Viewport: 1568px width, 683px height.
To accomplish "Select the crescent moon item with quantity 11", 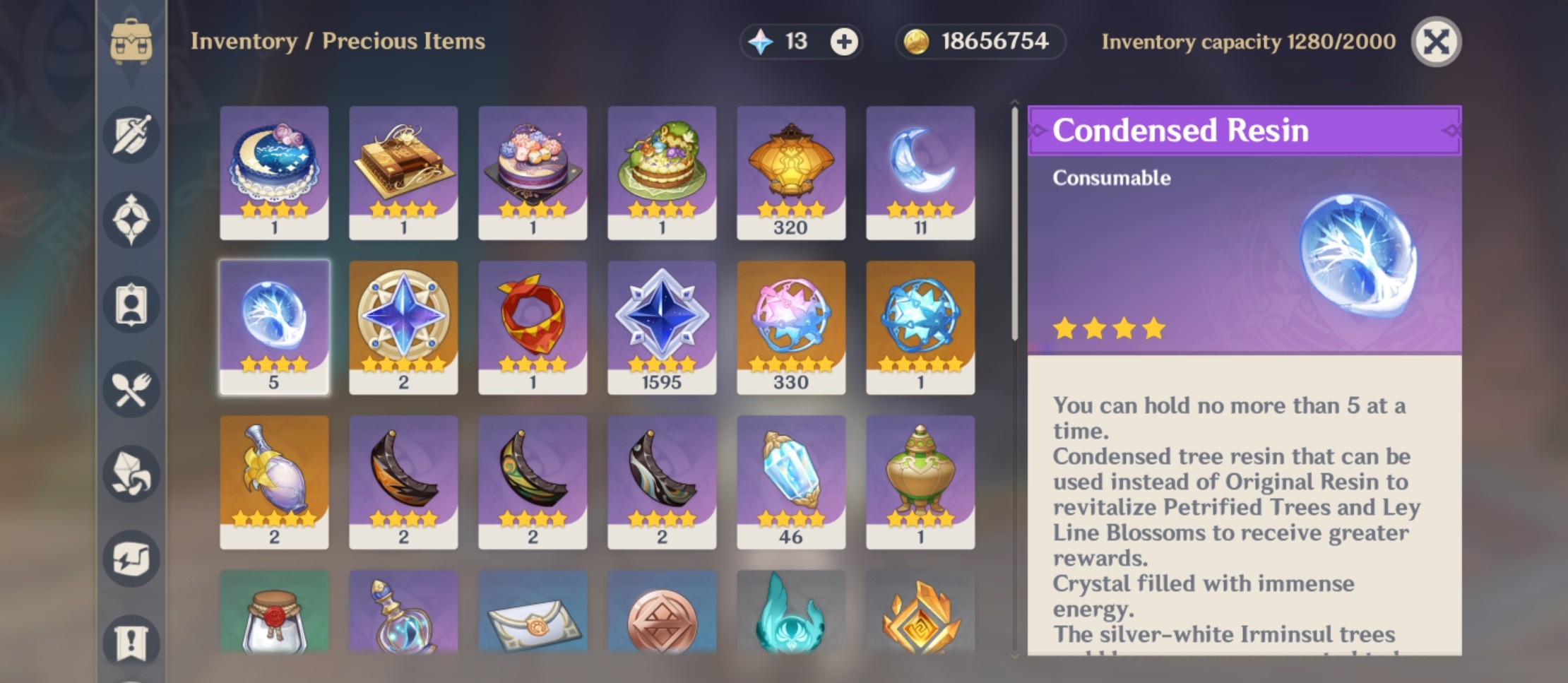I will pyautogui.click(x=922, y=170).
